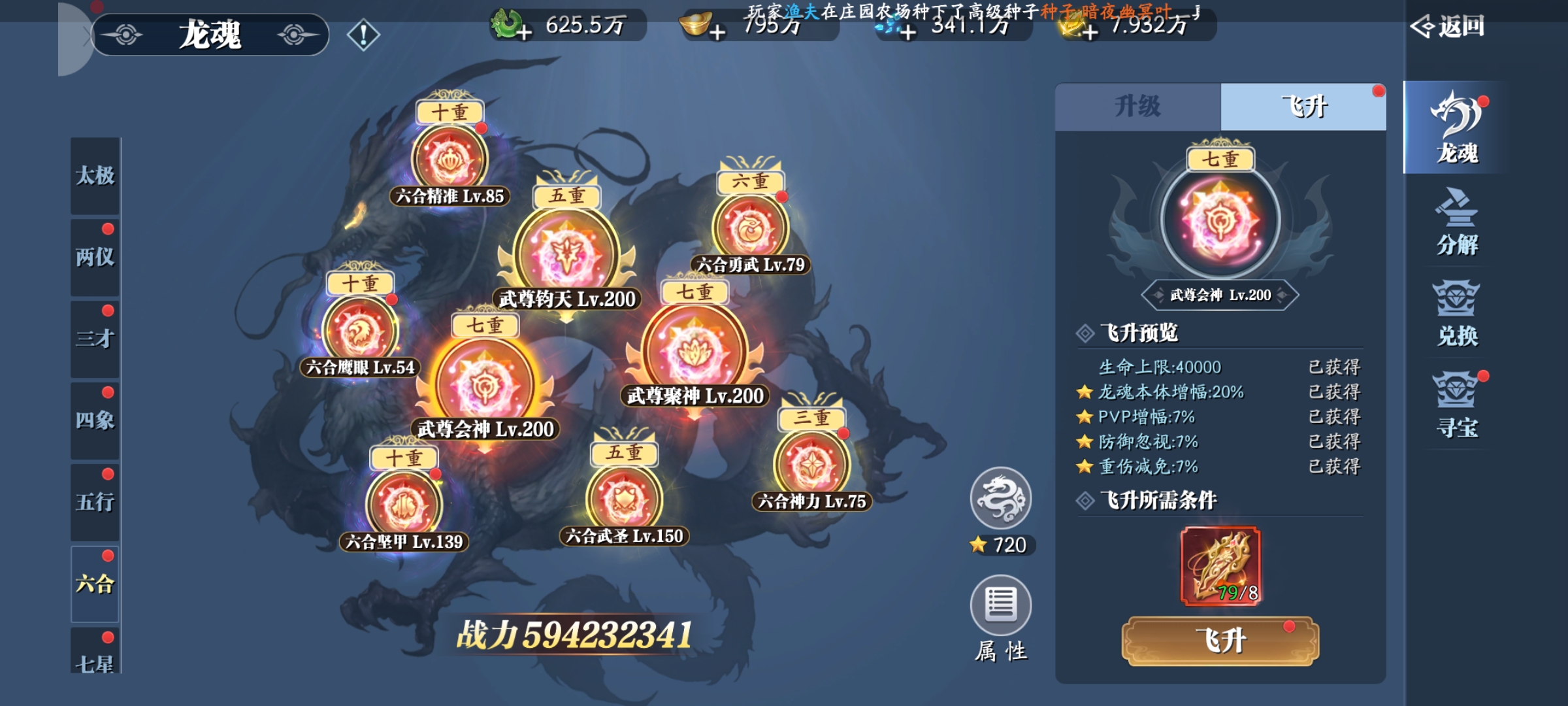The image size is (1568, 706).
Task: Switch to the 升级 upgrade tab
Action: (1137, 107)
